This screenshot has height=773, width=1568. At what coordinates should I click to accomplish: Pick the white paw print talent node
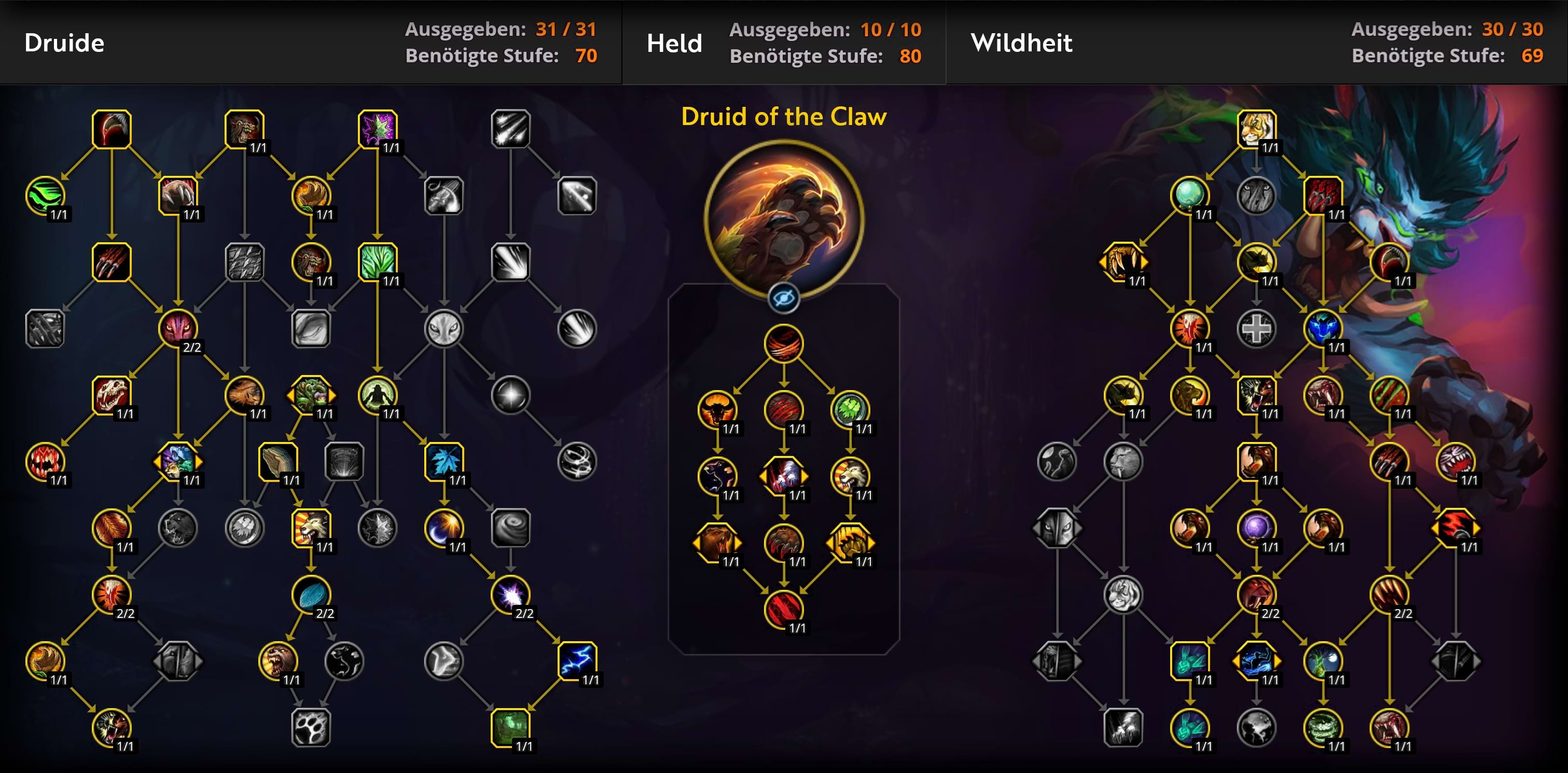pyautogui.click(x=311, y=727)
